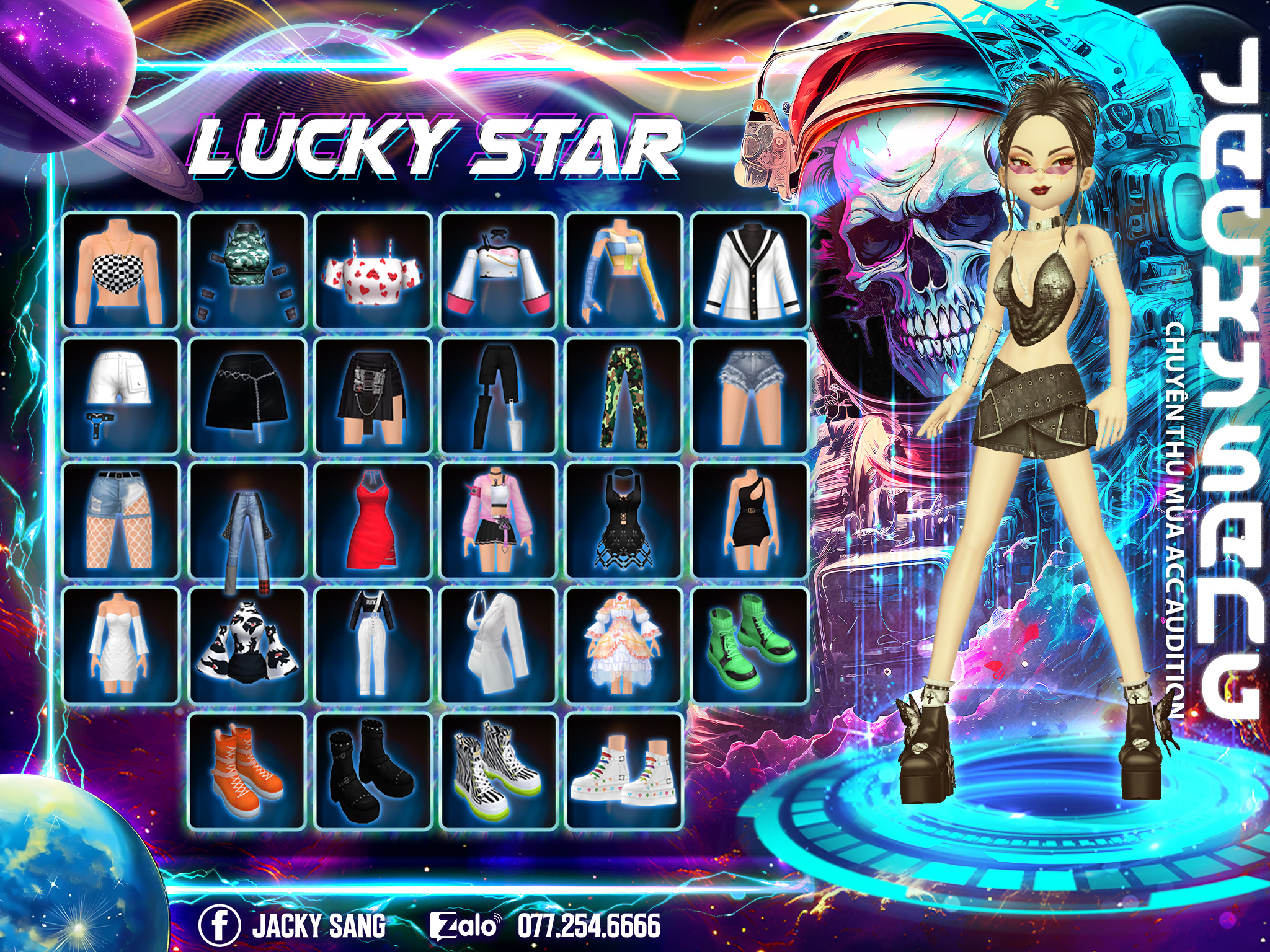Pick the green sneakers tile

coord(750,646)
